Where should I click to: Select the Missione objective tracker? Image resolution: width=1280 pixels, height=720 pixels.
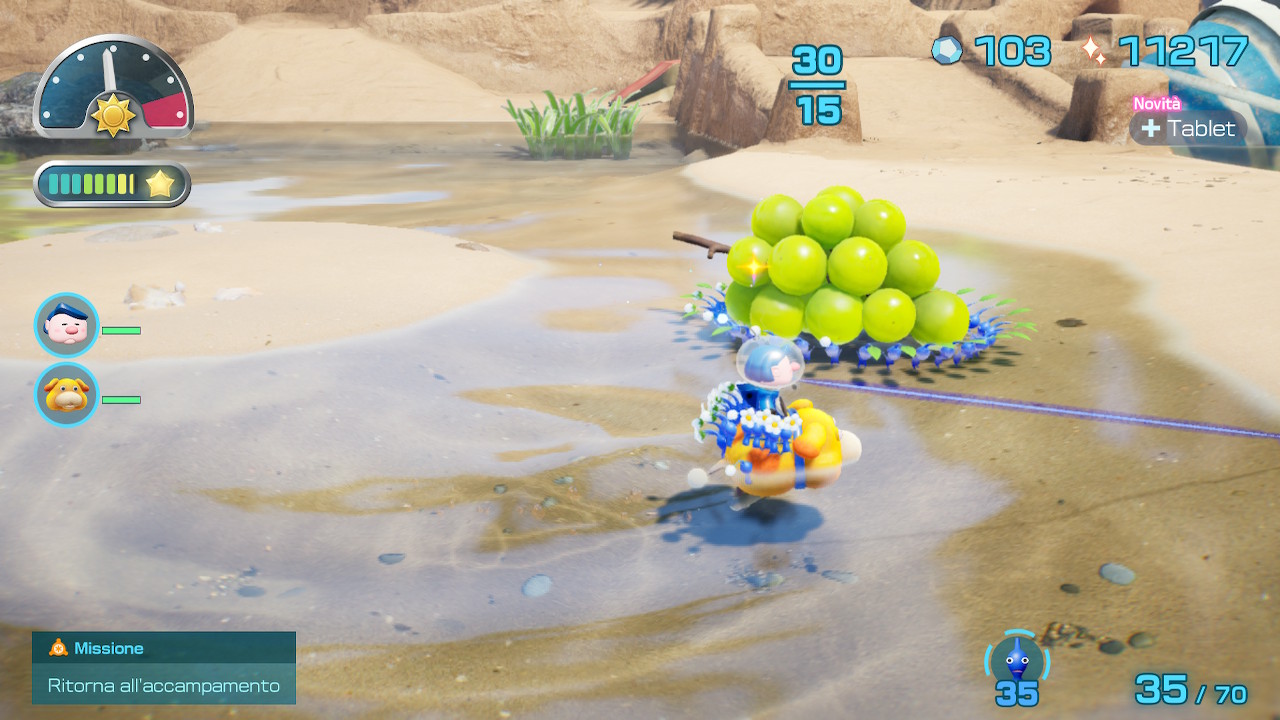[x=164, y=667]
